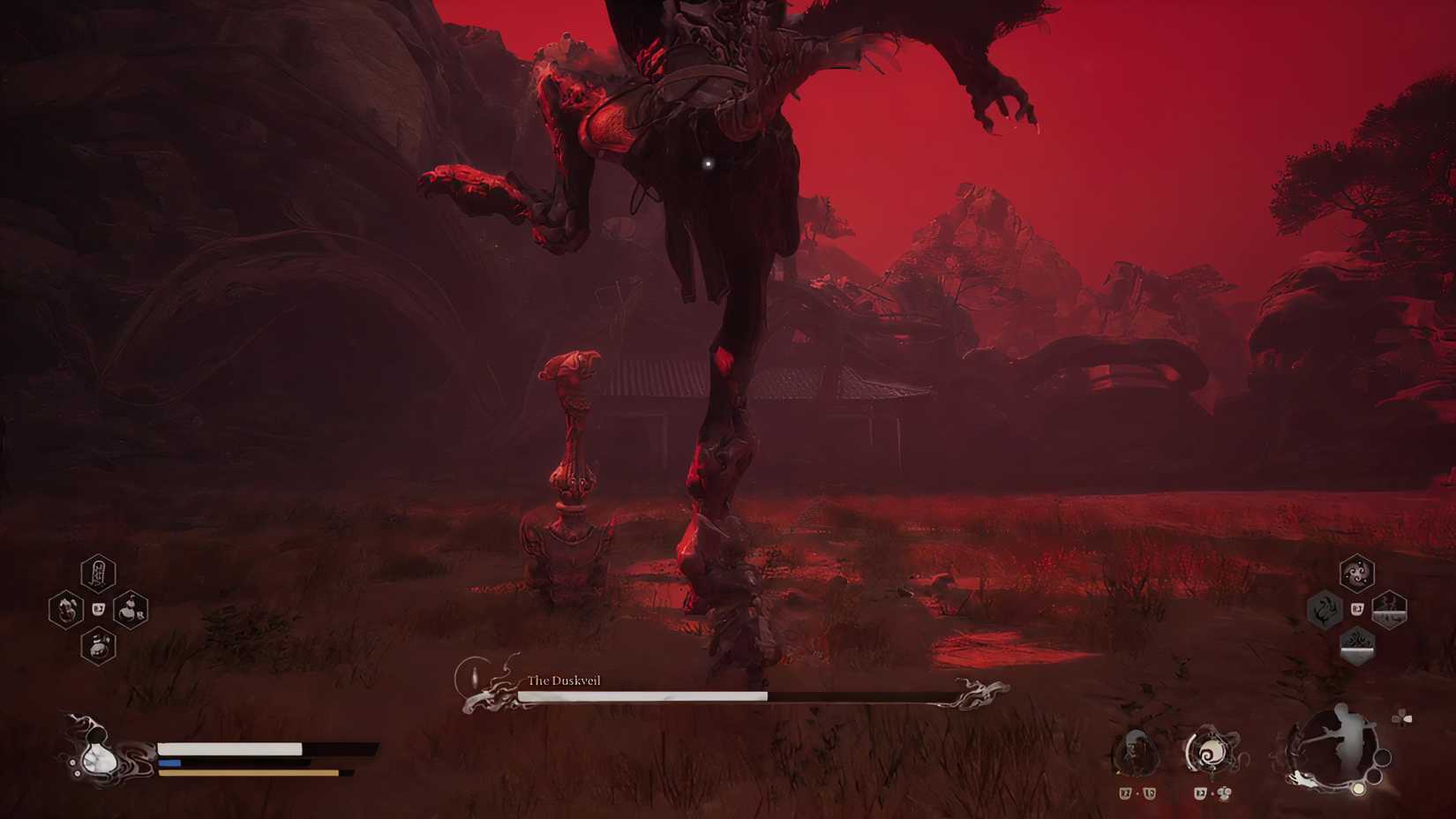
Task: Toggle the glowing yellow orb on the weapon wheel
Action: 1359,788
